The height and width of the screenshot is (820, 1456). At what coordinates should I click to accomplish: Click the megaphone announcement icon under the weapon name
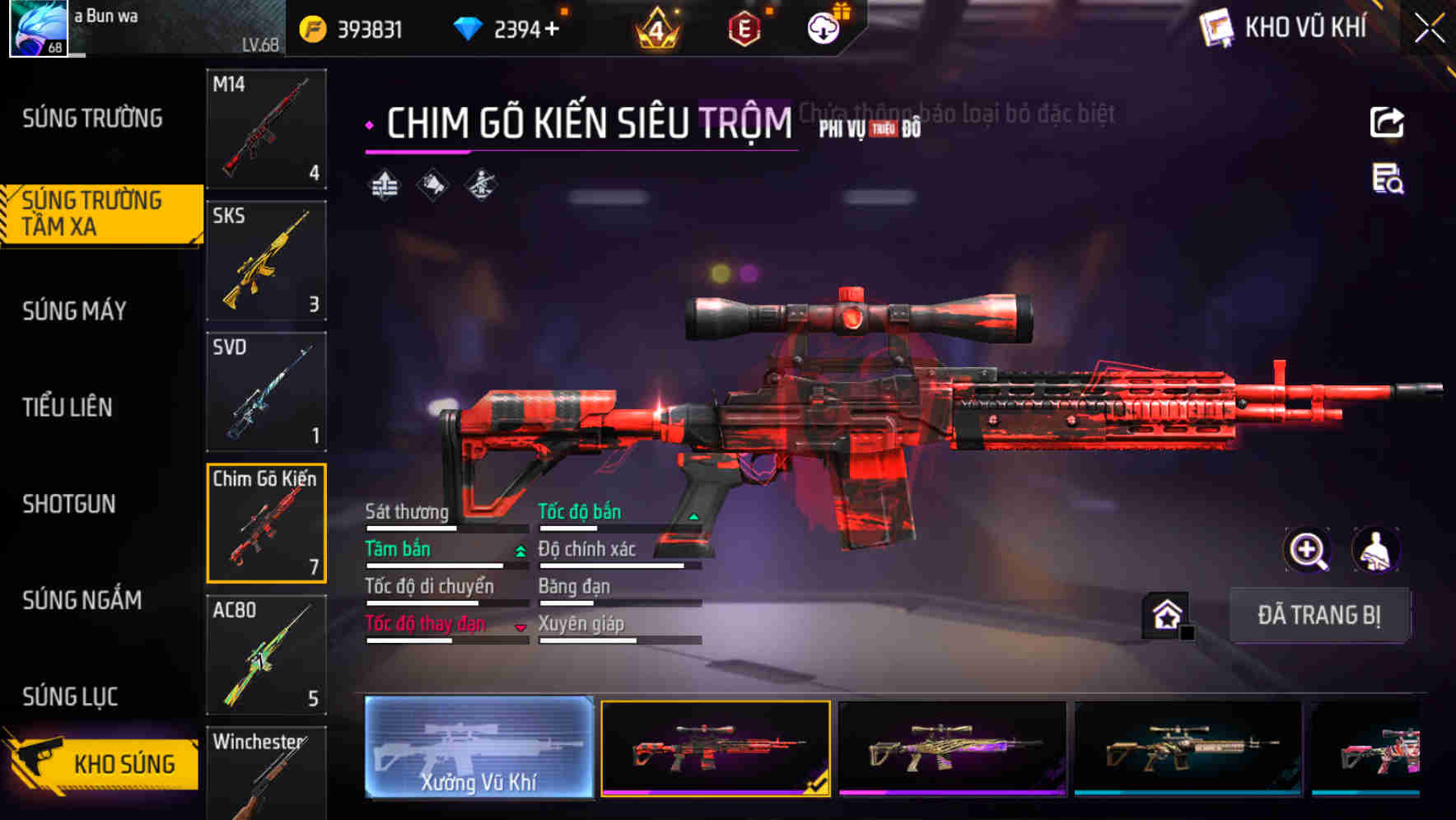(x=431, y=186)
